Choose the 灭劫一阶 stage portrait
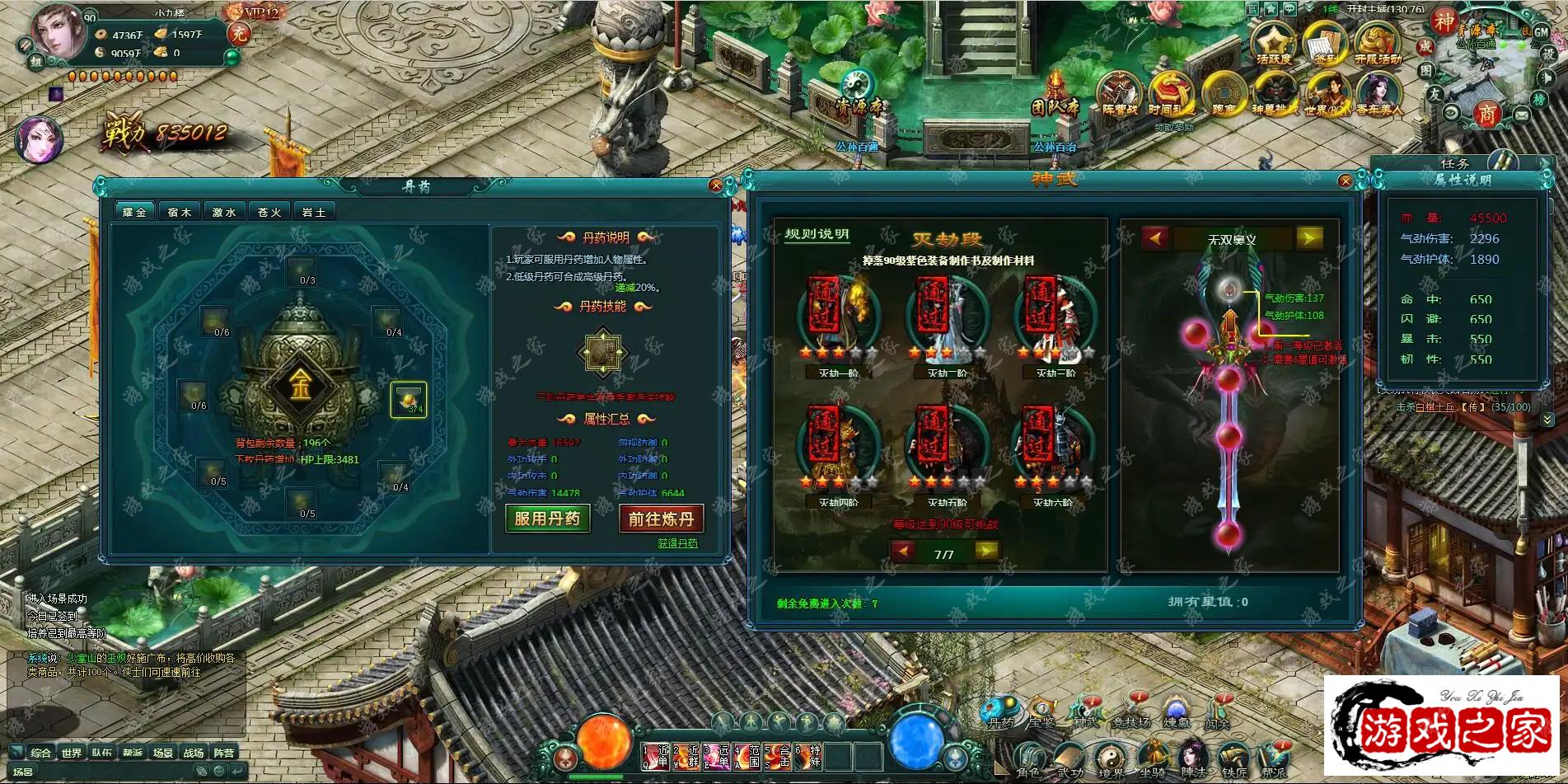Viewport: 1568px width, 784px height. click(x=838, y=317)
